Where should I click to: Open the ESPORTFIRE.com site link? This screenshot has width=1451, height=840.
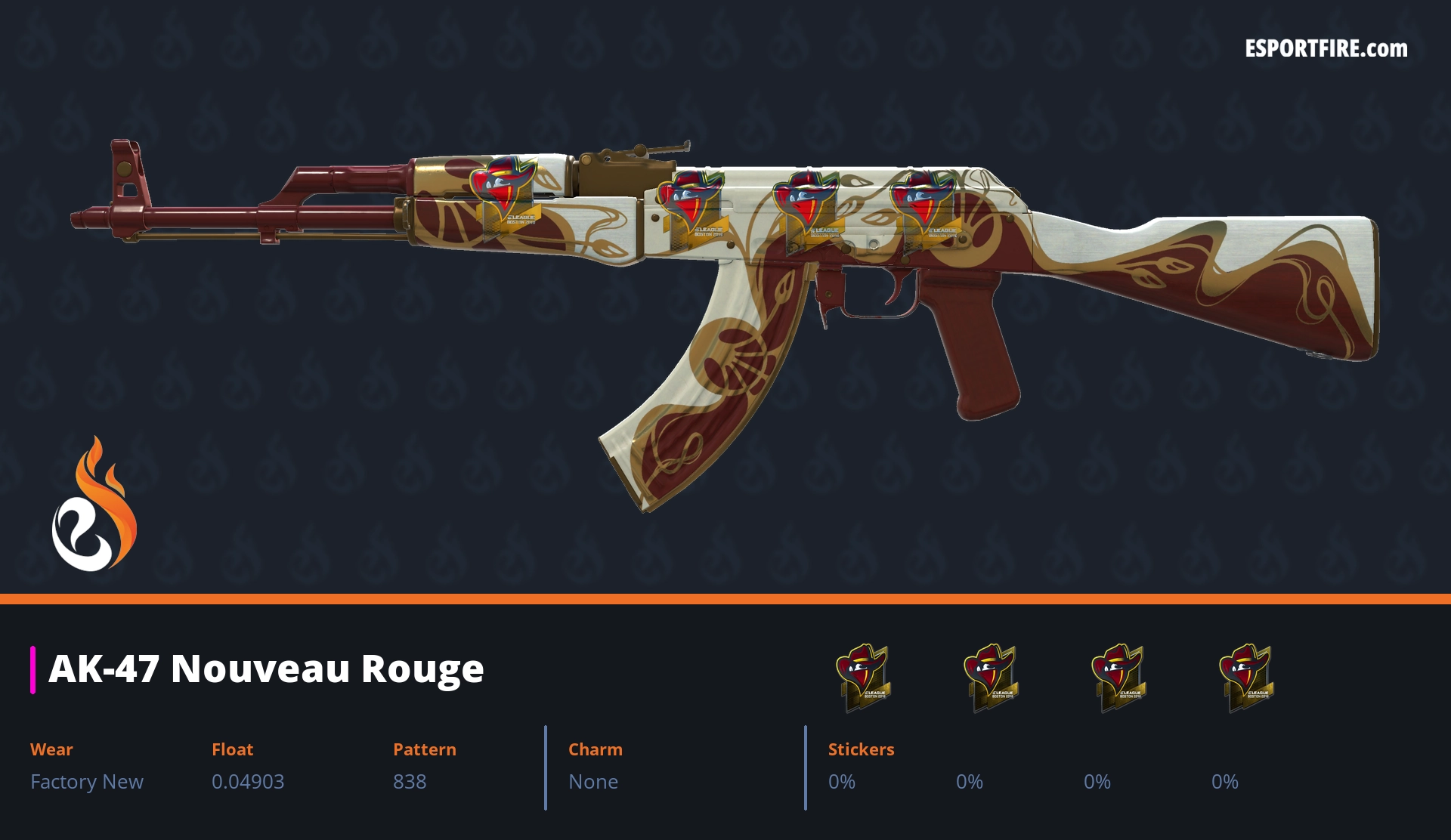tap(1326, 49)
